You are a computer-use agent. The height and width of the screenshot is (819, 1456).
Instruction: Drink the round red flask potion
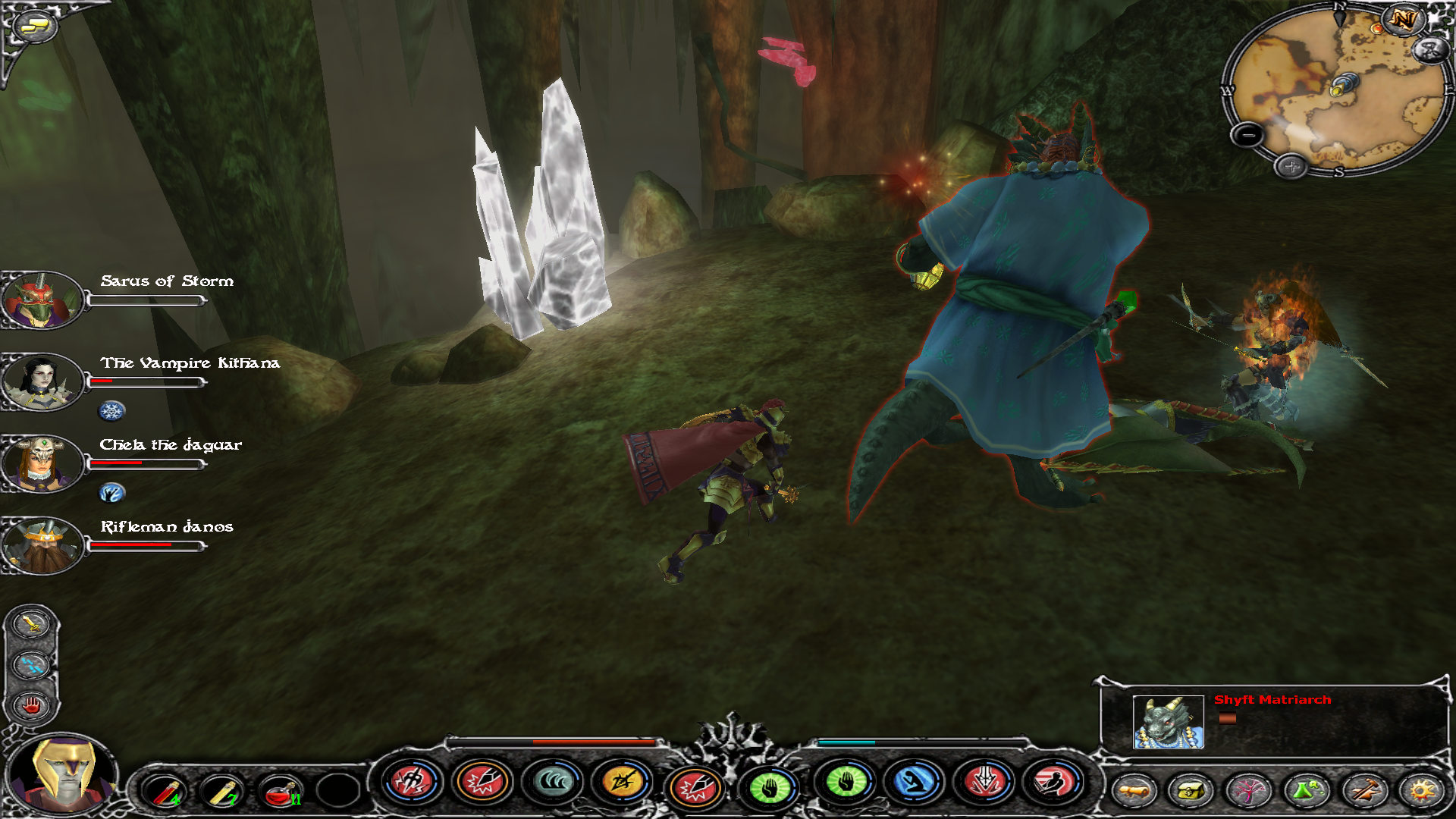click(x=280, y=791)
